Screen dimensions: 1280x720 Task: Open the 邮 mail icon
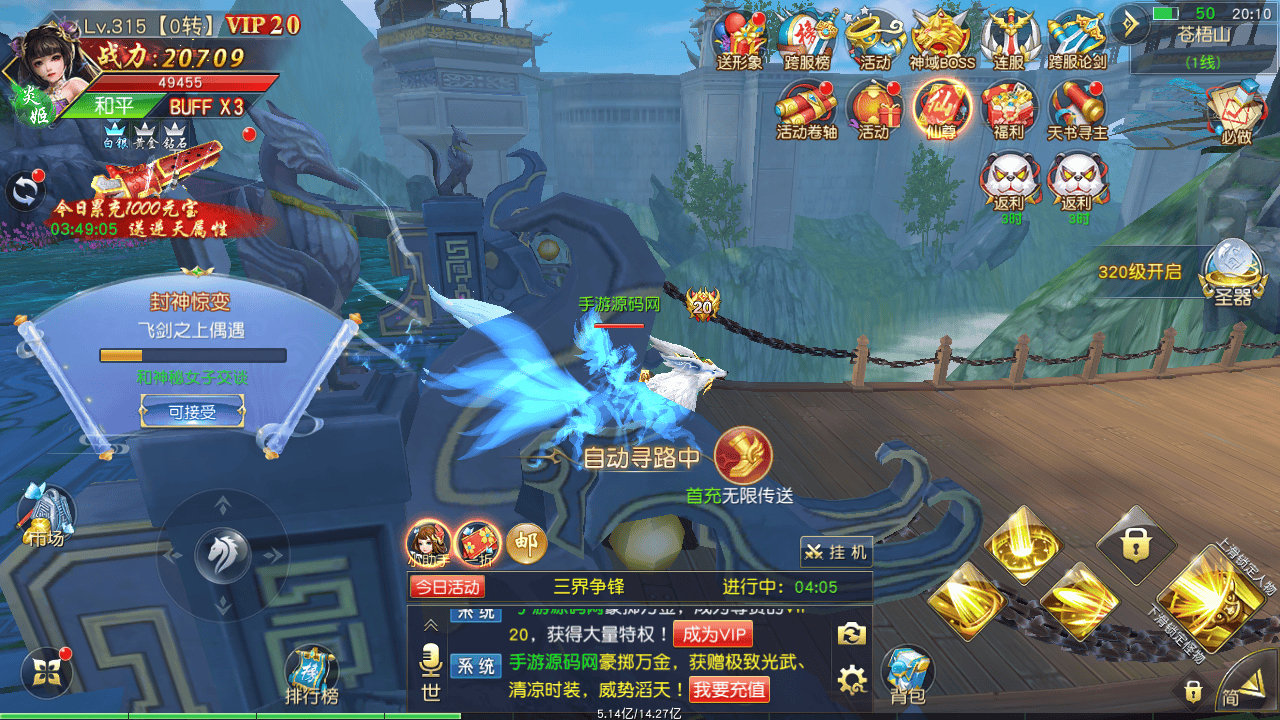point(526,543)
